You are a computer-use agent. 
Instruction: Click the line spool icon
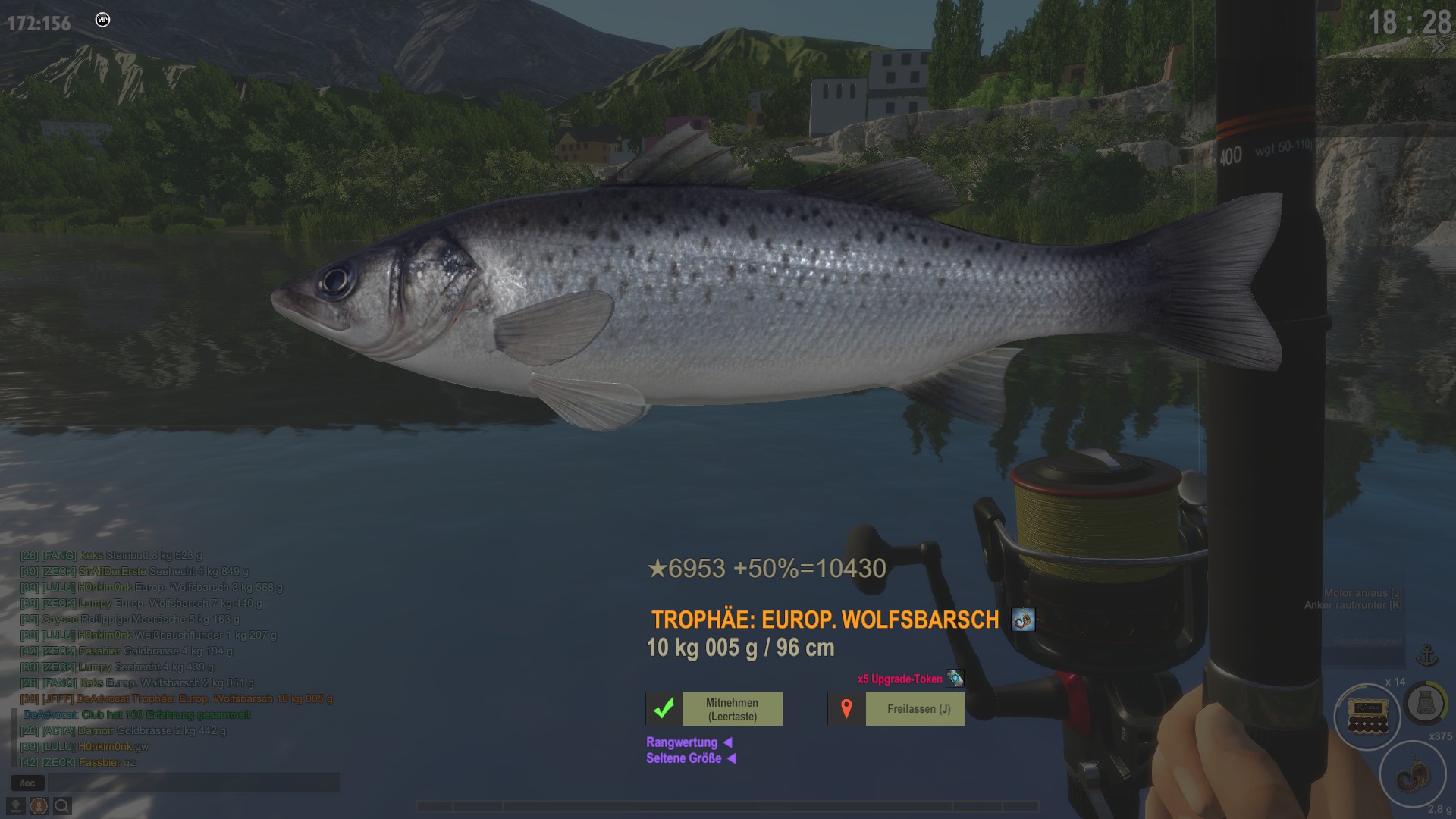pyautogui.click(x=1425, y=704)
